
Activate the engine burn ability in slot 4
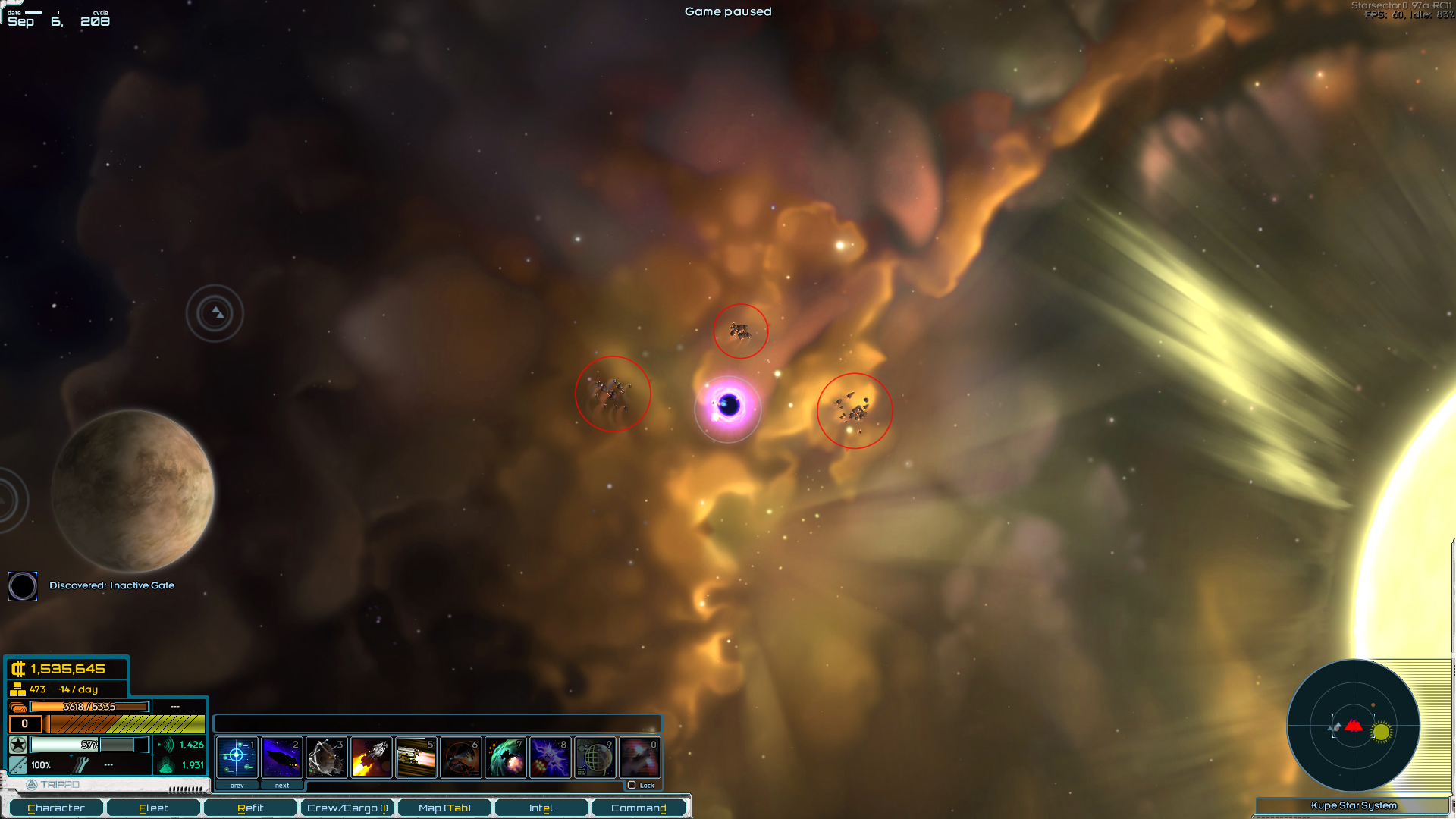tap(371, 757)
